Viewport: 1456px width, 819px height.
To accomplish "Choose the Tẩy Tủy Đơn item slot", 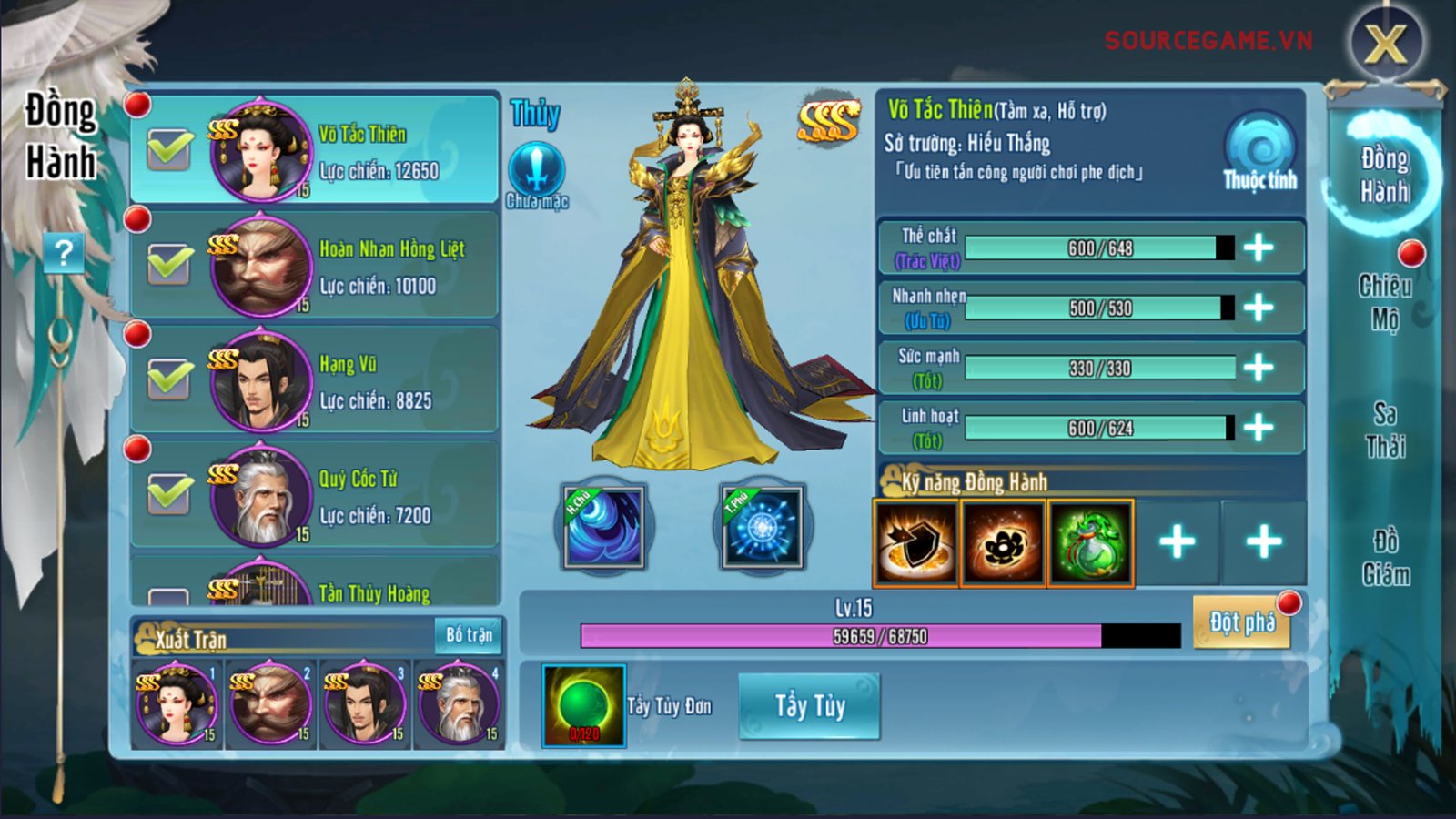I will (583, 706).
